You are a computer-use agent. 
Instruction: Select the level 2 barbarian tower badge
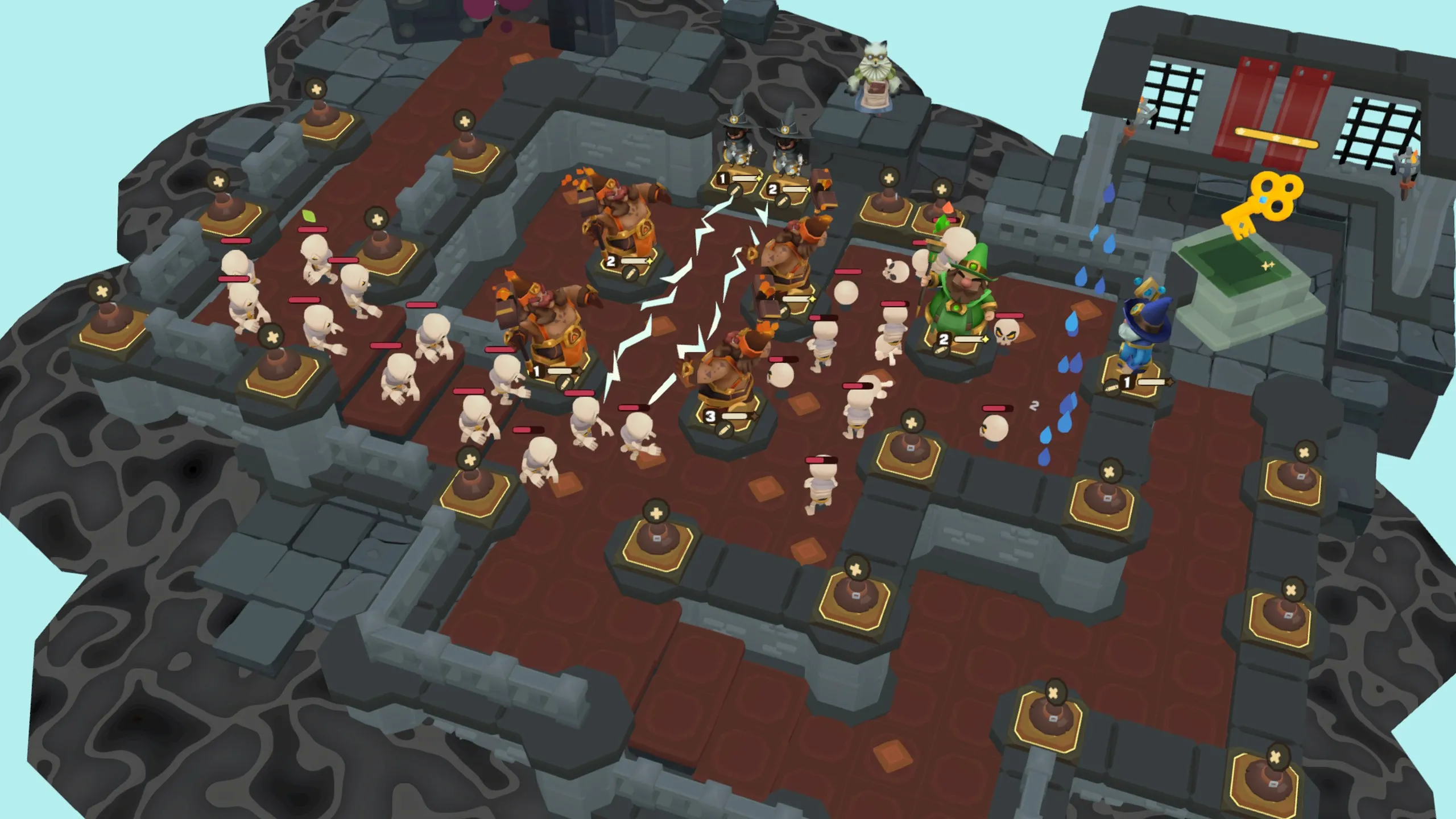611,262
